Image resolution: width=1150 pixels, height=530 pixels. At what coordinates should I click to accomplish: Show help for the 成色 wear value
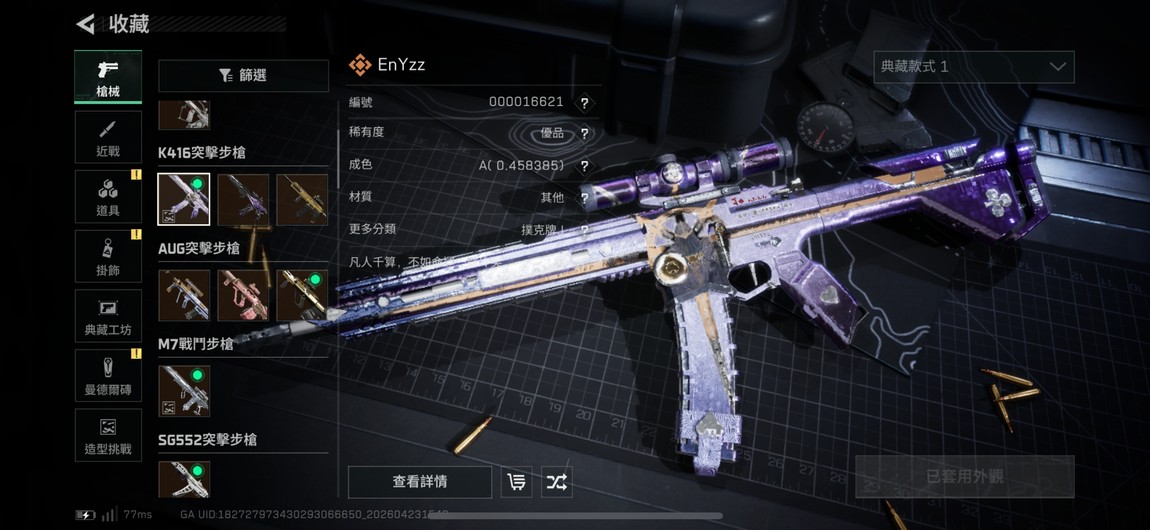click(x=584, y=166)
